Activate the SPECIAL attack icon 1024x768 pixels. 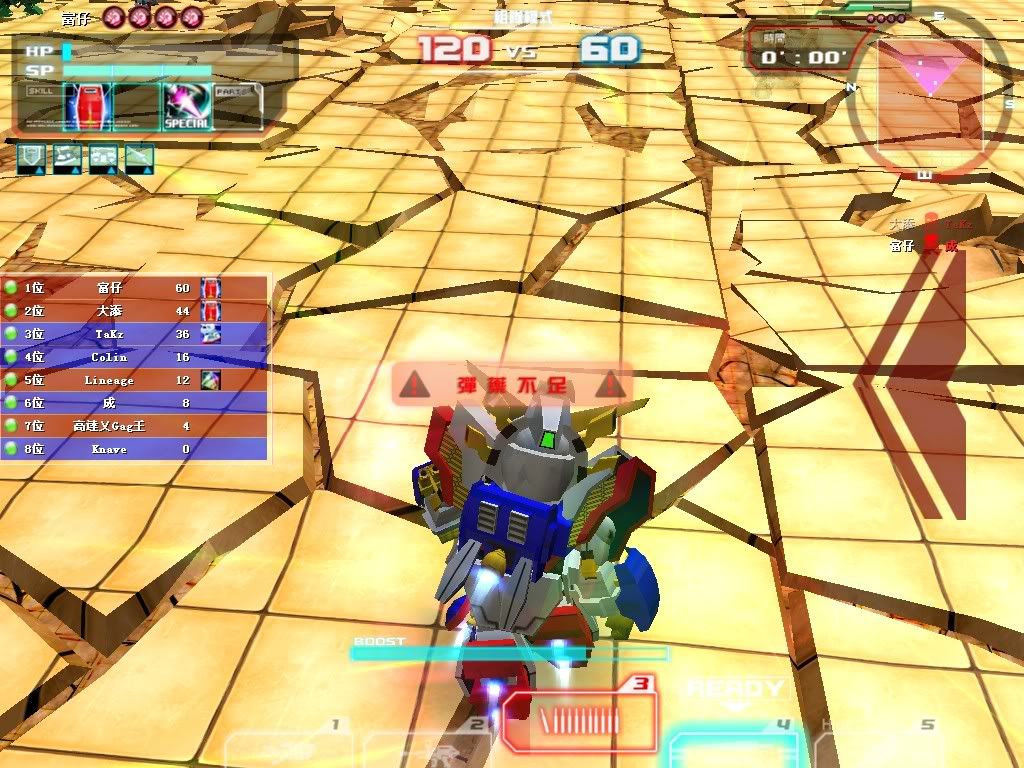pos(186,106)
